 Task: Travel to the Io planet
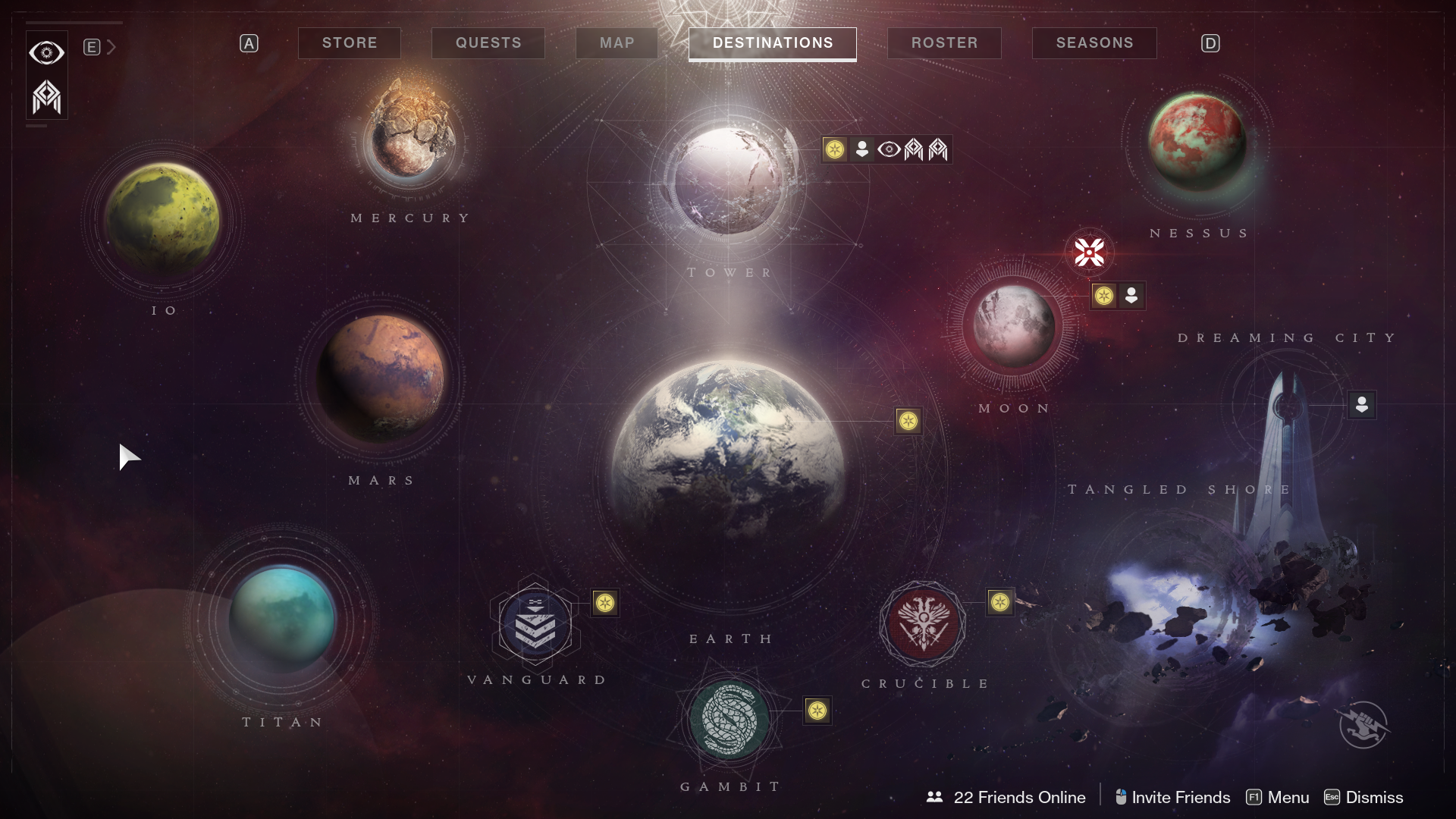point(162,218)
